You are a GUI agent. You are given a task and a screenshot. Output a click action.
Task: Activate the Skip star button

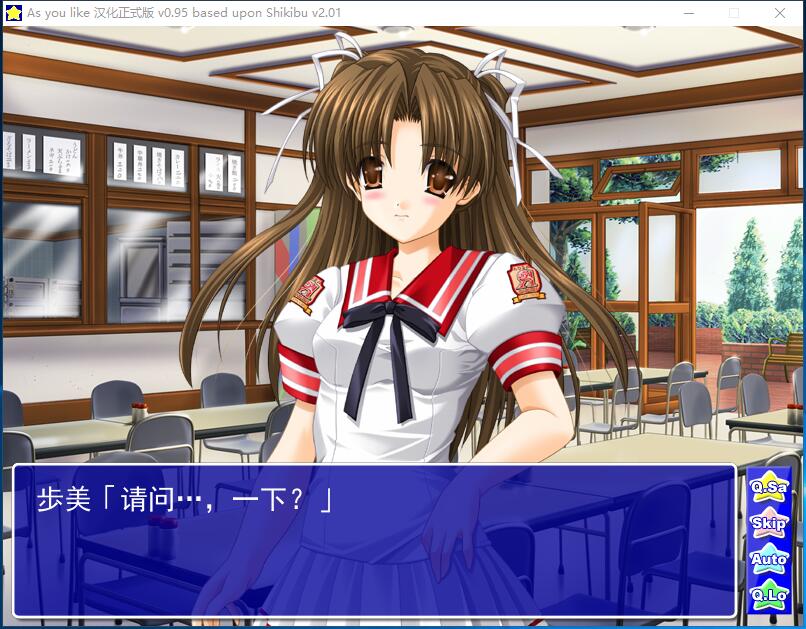[768, 522]
